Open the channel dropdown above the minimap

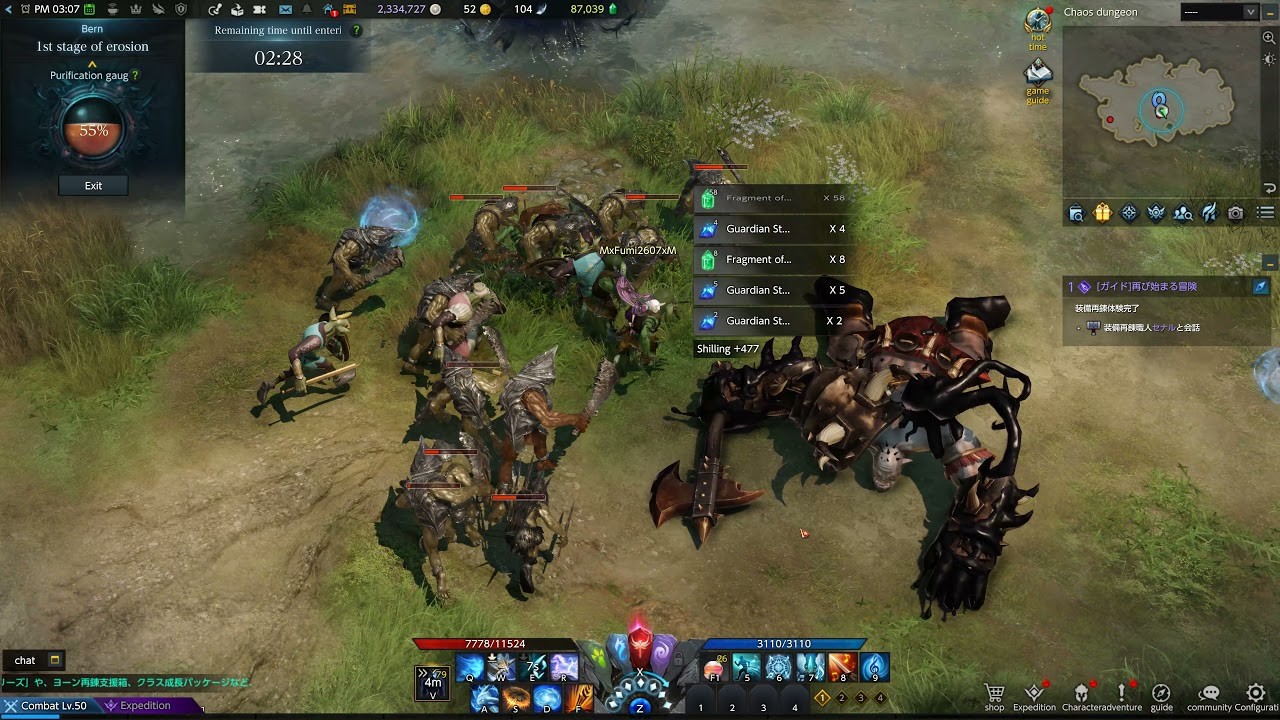point(1250,12)
